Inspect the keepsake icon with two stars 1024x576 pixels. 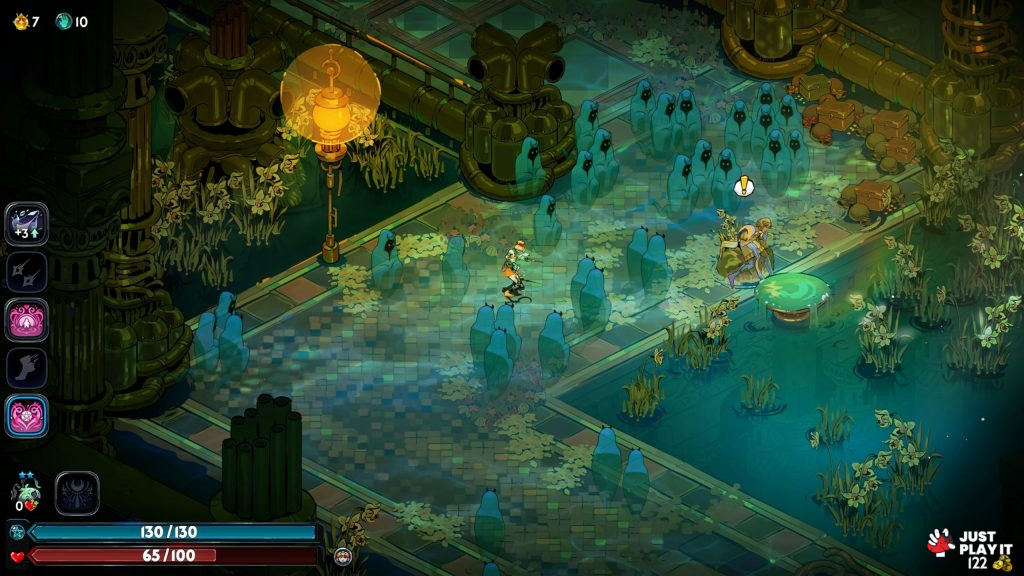coord(26,492)
